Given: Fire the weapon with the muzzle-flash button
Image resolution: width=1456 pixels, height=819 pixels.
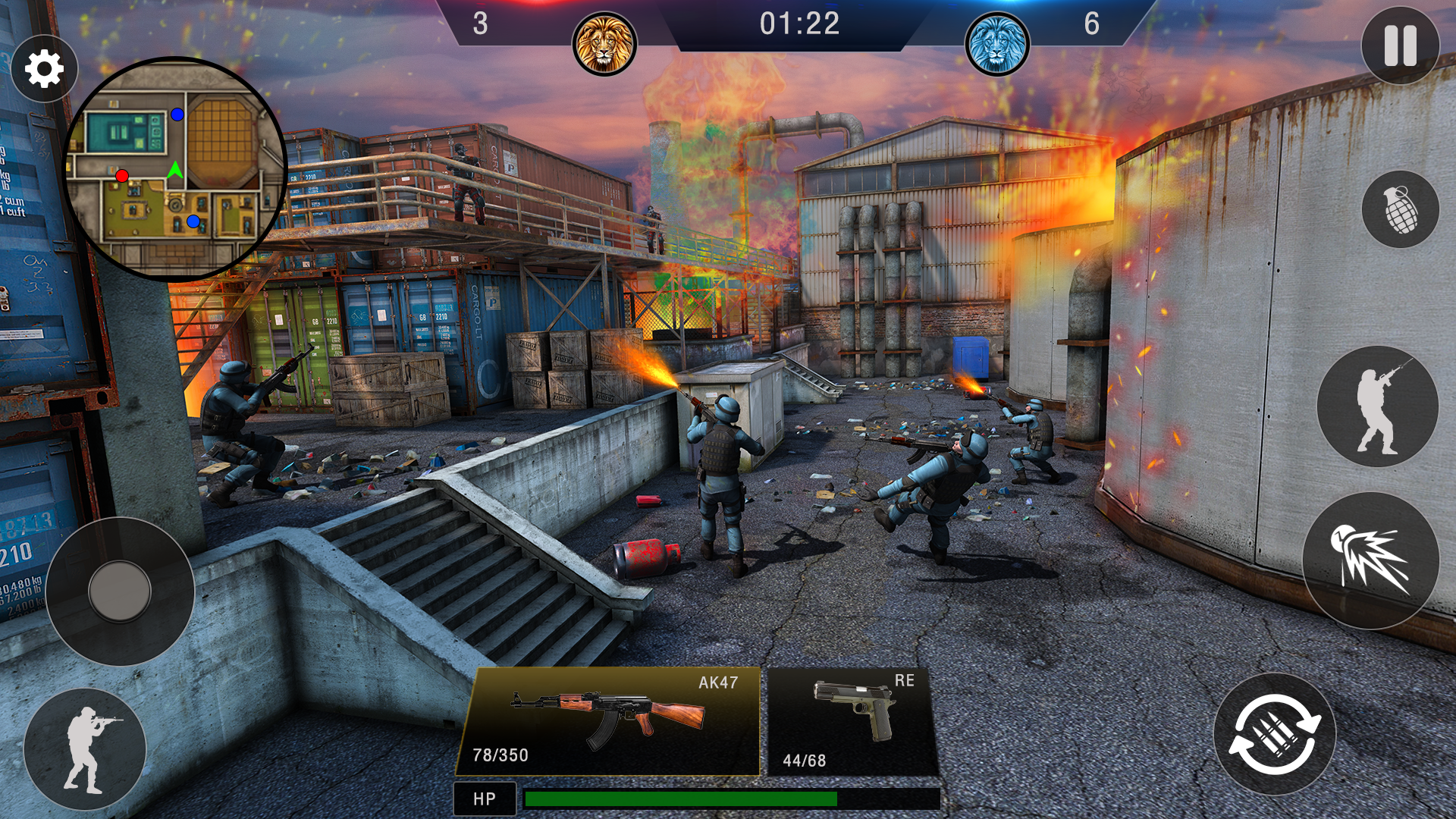Looking at the screenshot, I should [x=1371, y=561].
